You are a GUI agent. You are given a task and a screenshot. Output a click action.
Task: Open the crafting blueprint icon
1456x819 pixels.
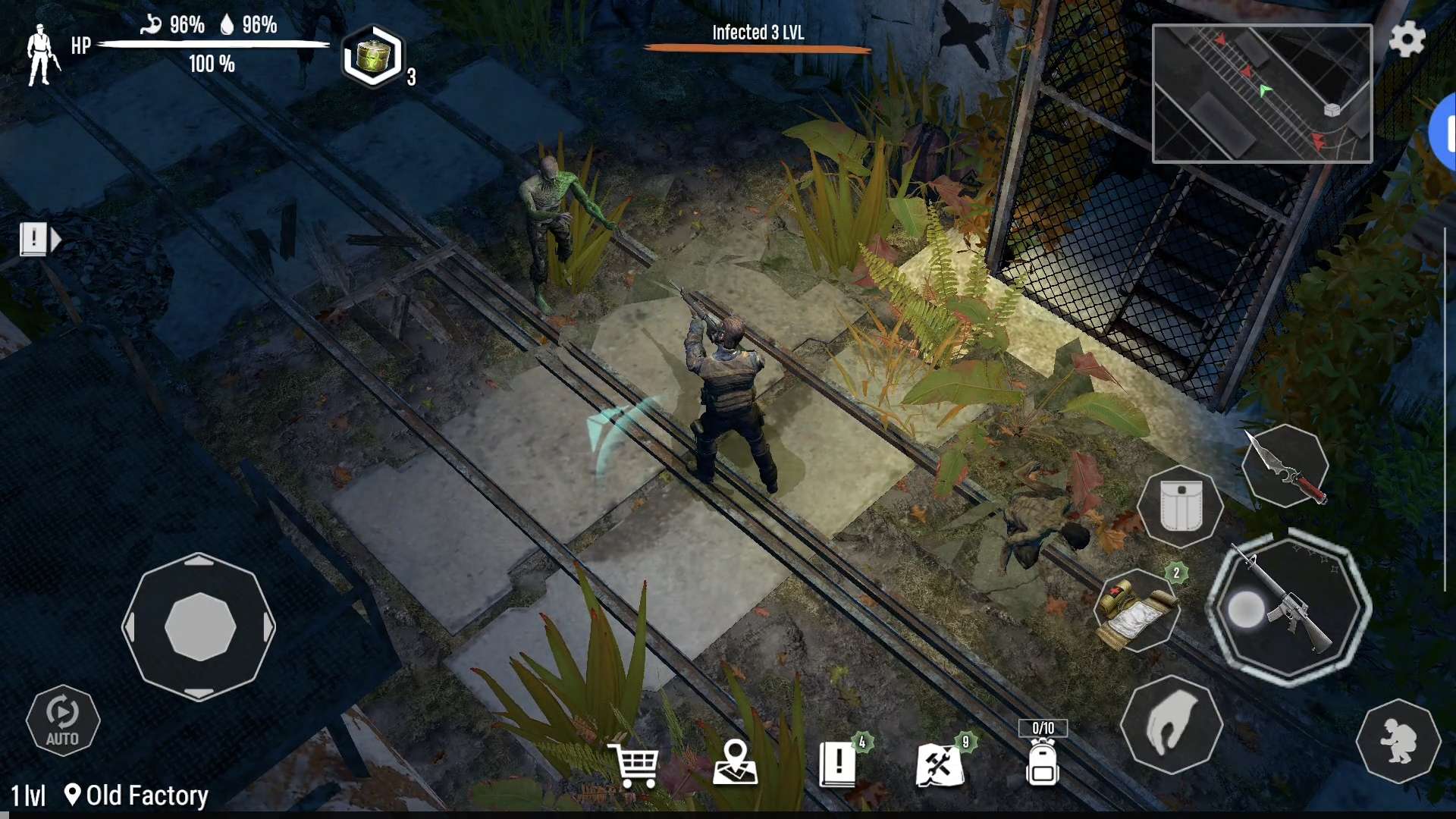click(940, 763)
